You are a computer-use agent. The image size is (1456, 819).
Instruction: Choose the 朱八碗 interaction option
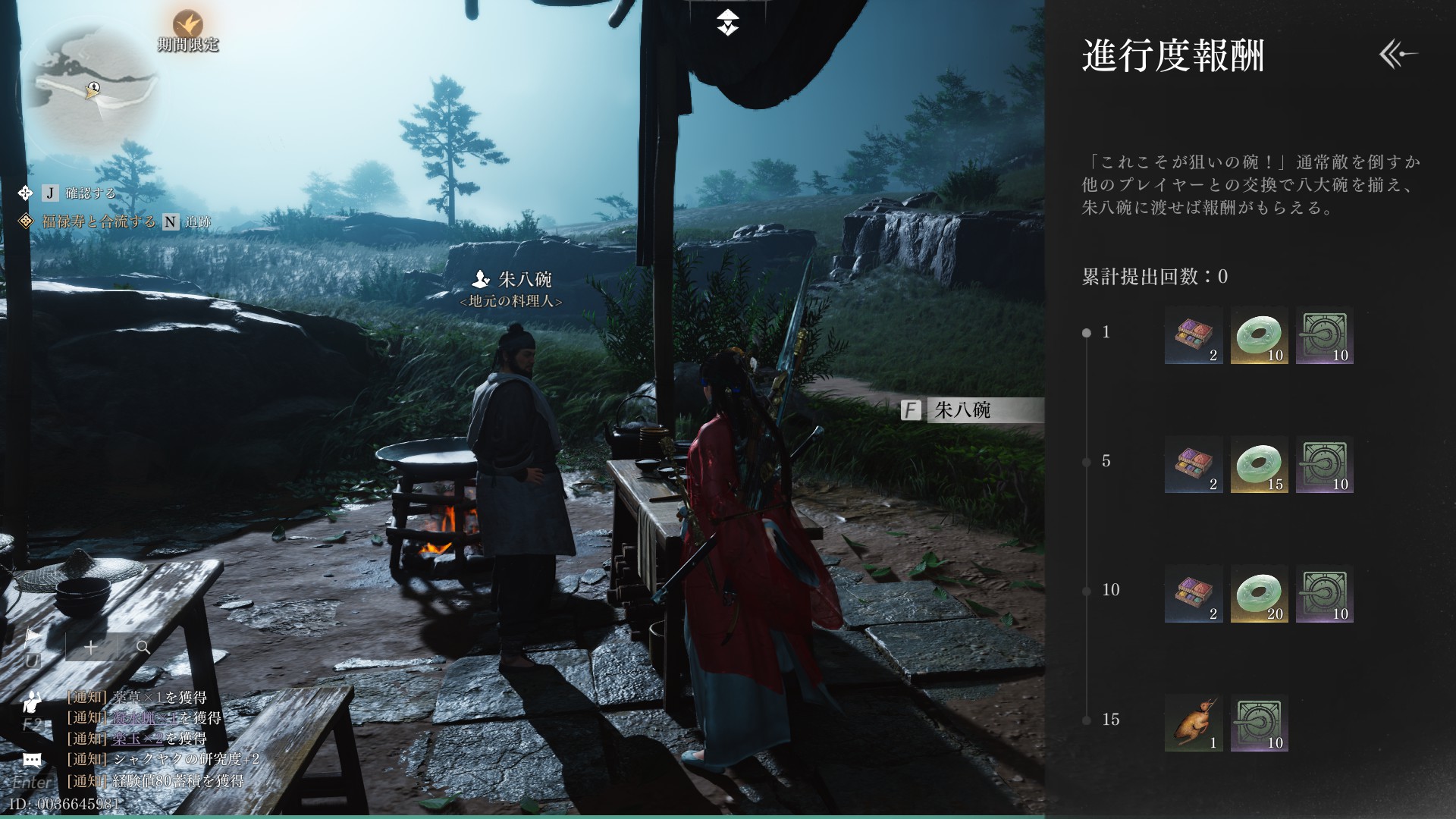tap(972, 410)
